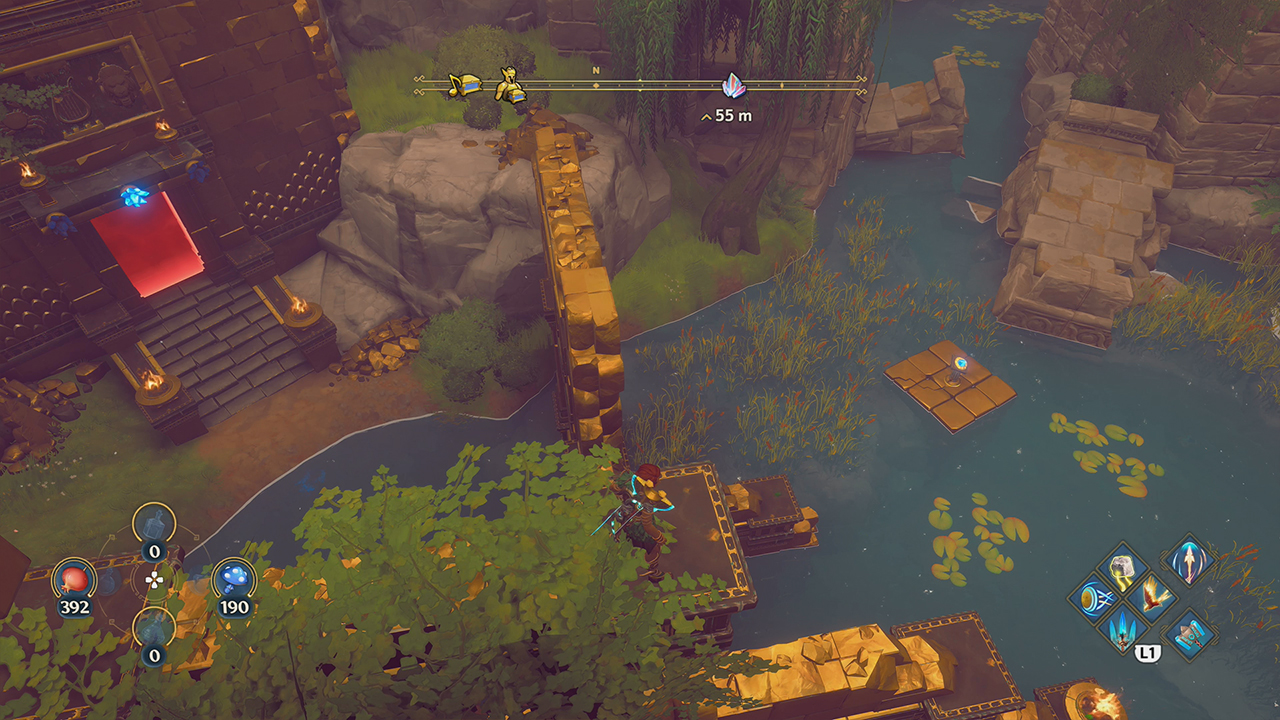
Task: Toggle the L1 ability wheel prompt
Action: click(x=1147, y=651)
